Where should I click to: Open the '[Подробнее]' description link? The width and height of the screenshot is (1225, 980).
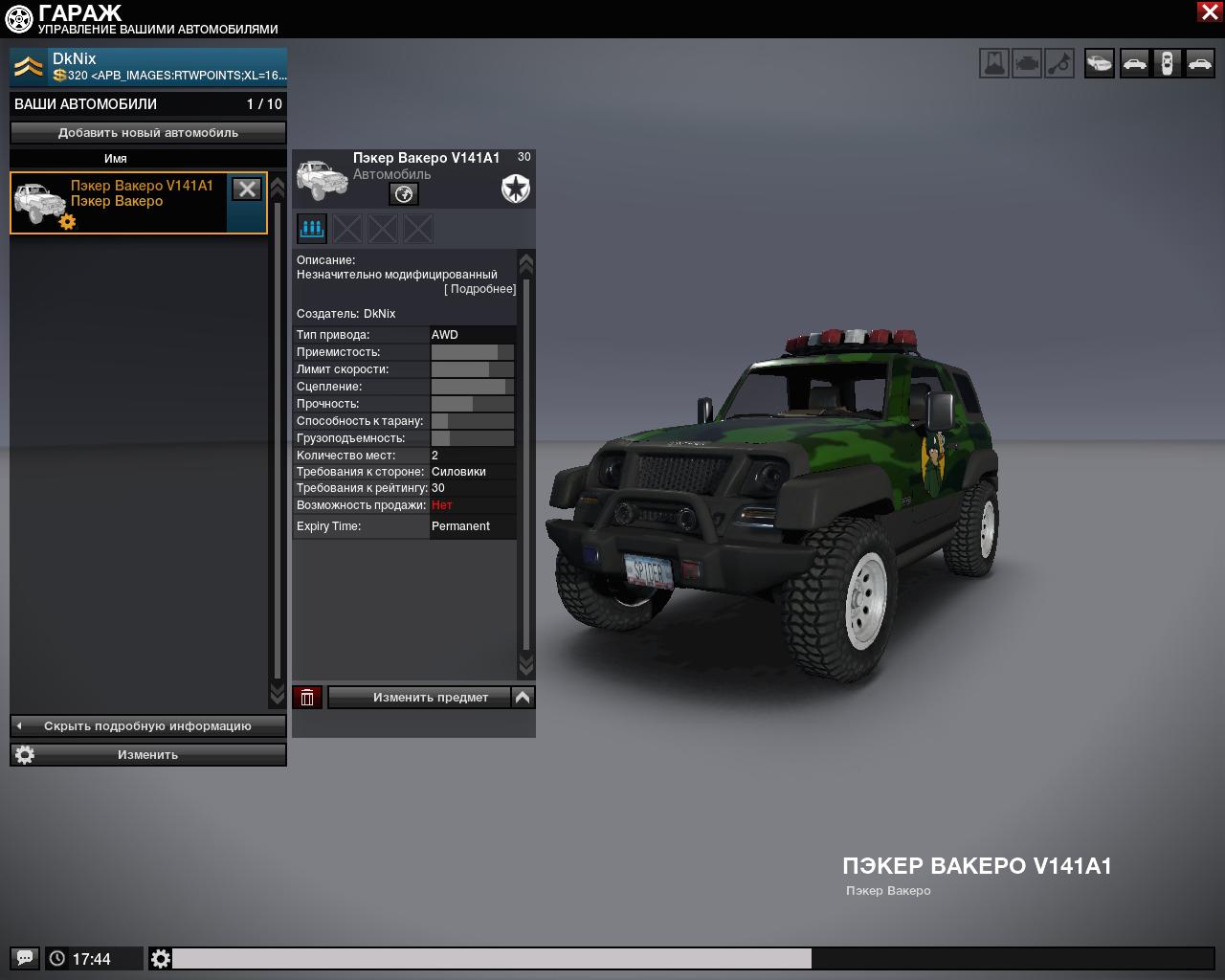[480, 289]
